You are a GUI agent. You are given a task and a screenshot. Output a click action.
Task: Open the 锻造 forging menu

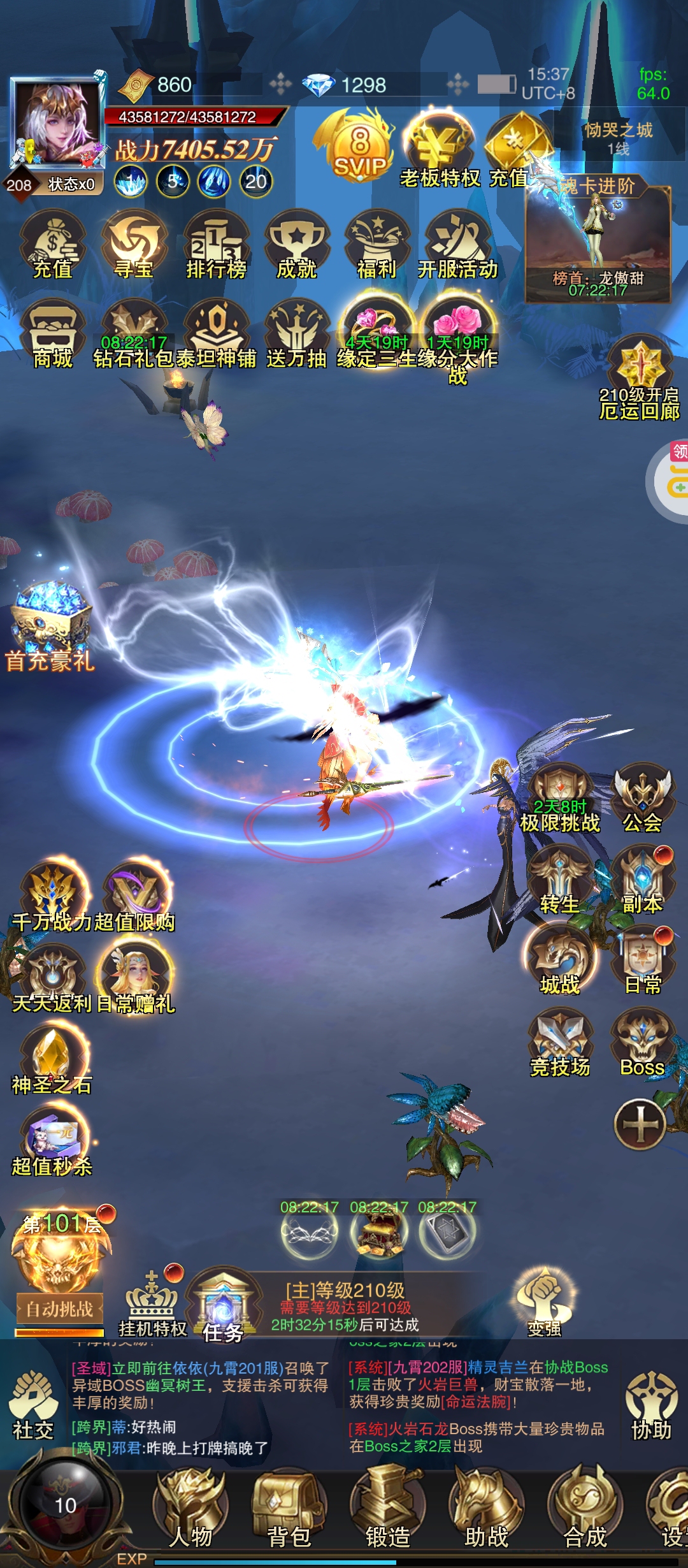click(387, 1512)
